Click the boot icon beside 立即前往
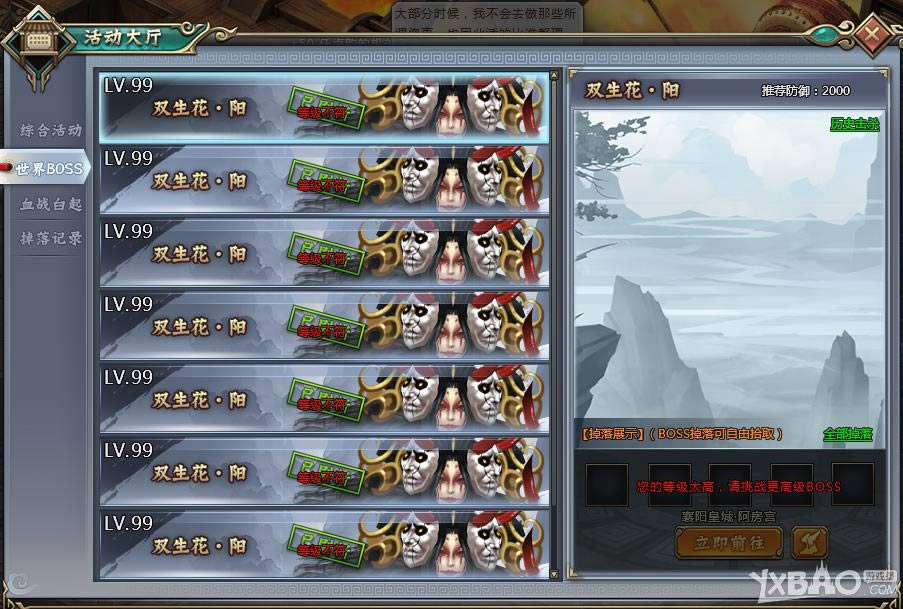 click(x=809, y=541)
